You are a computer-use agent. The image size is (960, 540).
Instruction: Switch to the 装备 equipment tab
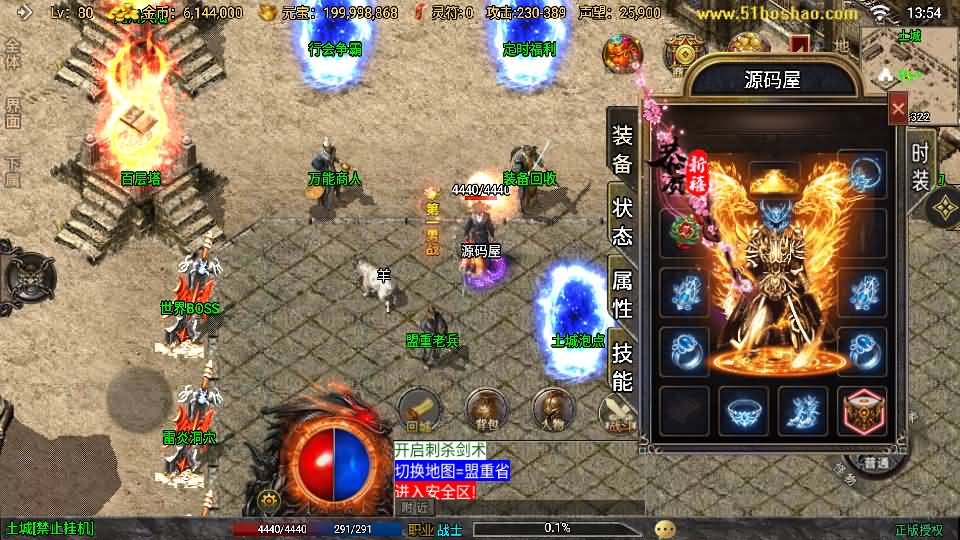point(622,150)
